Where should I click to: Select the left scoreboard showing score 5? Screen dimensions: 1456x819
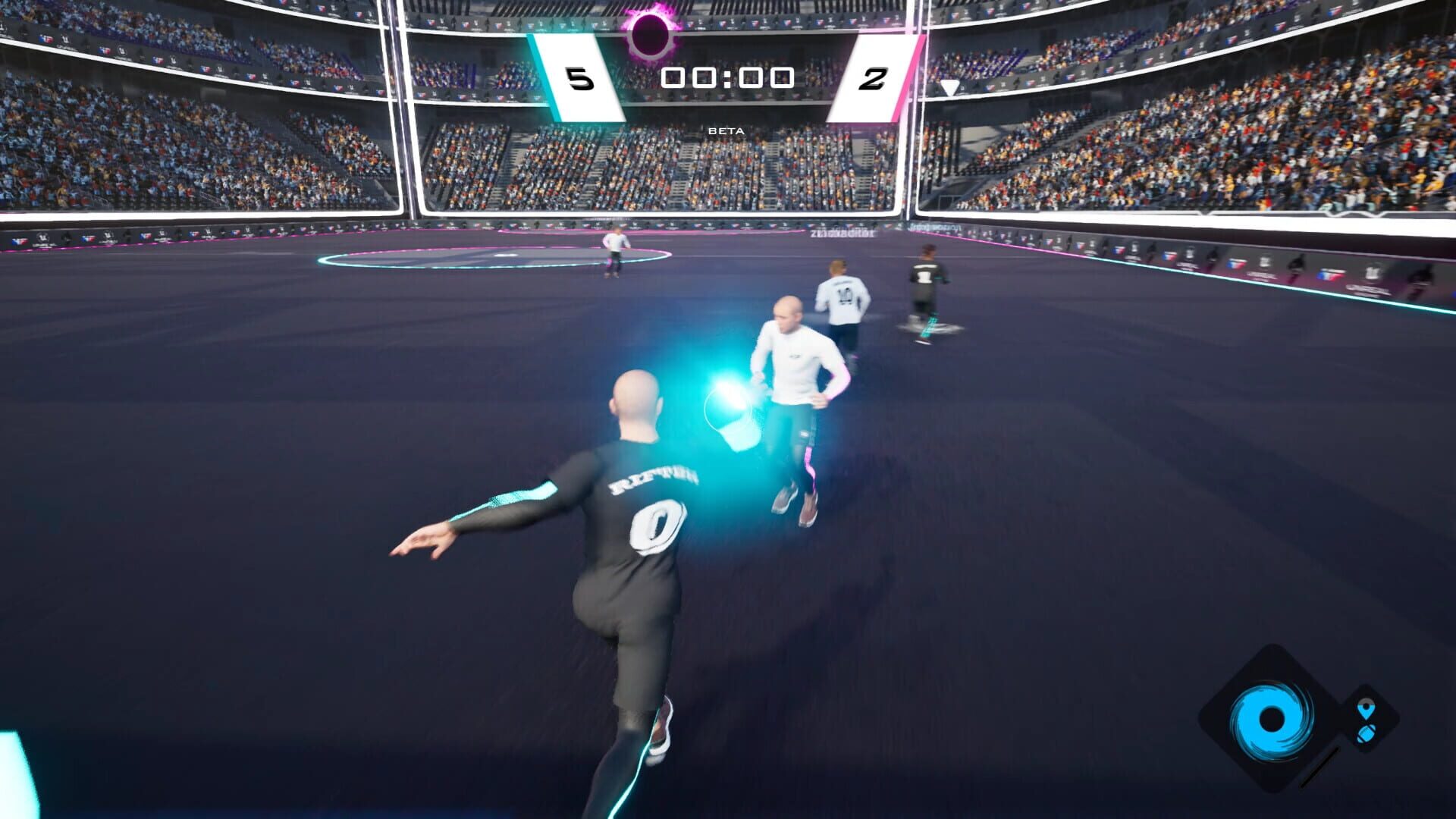579,78
